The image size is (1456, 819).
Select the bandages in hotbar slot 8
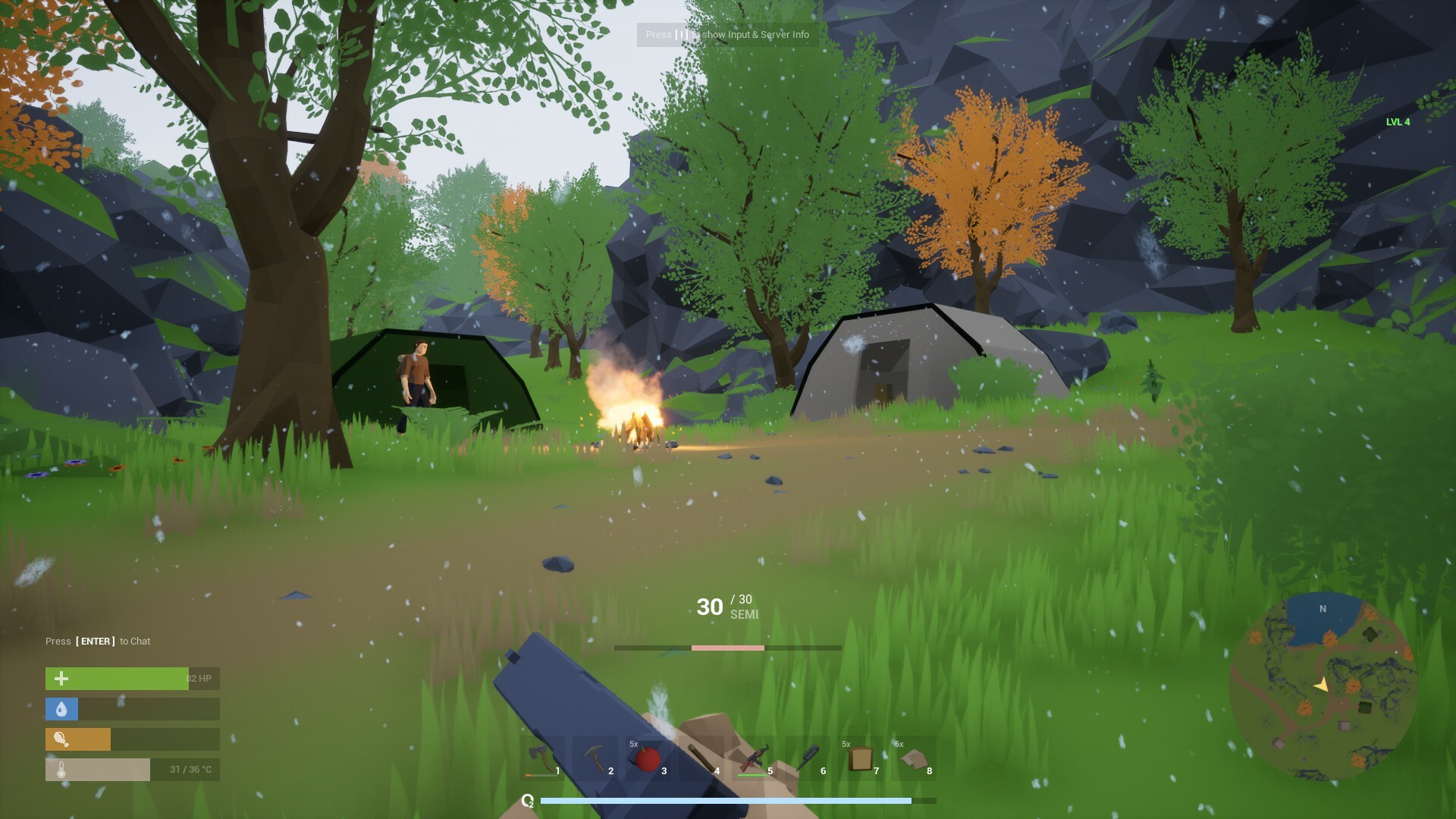tap(914, 757)
